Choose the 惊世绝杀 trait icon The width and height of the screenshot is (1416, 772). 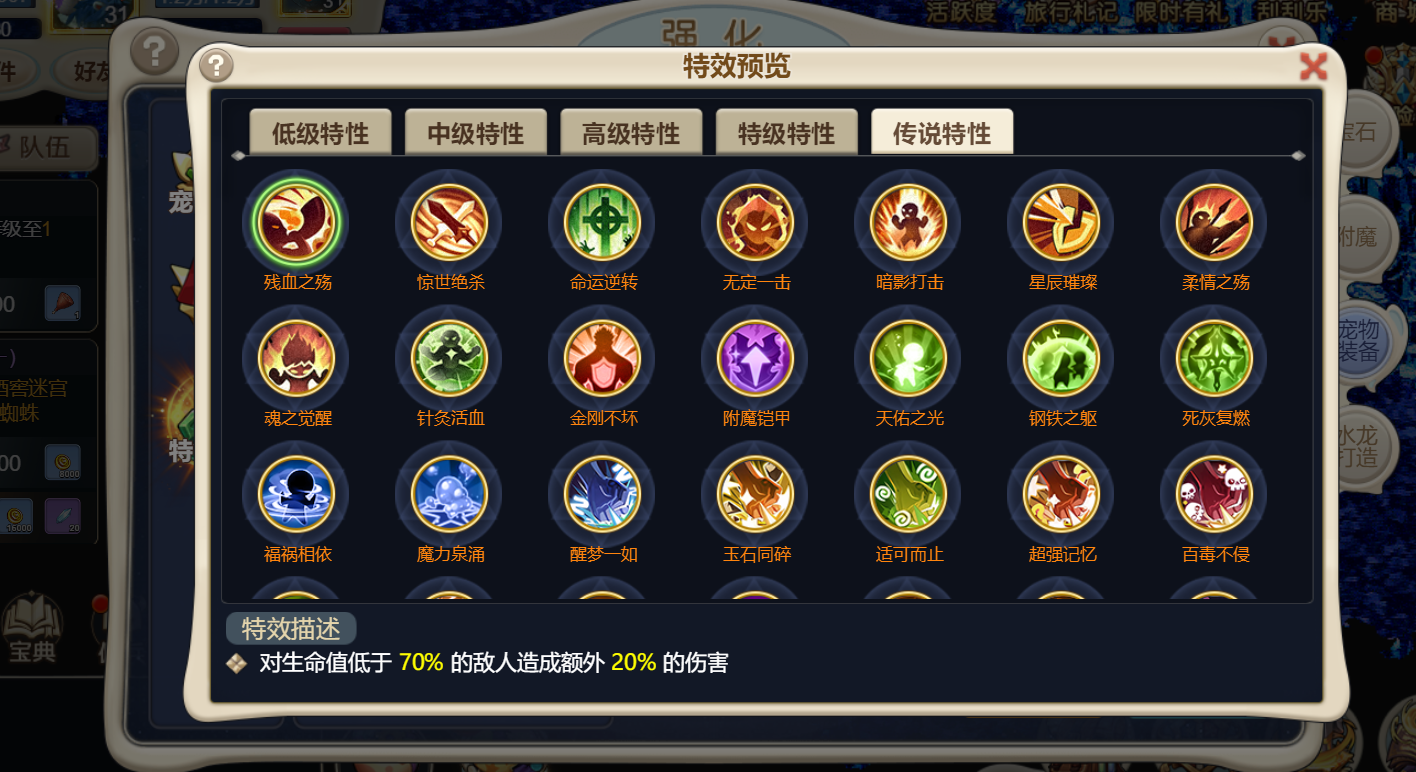[450, 223]
